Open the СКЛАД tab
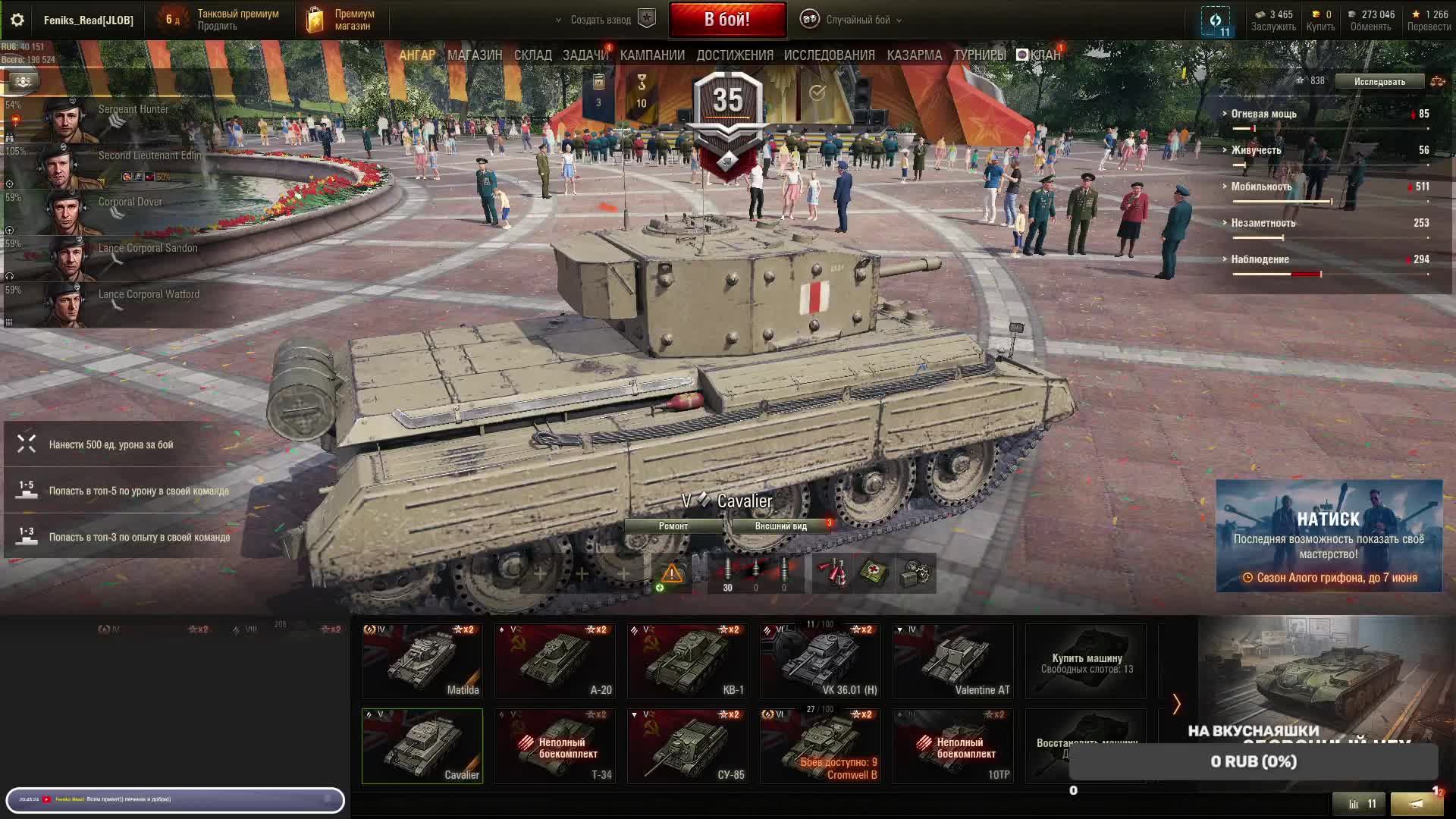 pos(532,55)
